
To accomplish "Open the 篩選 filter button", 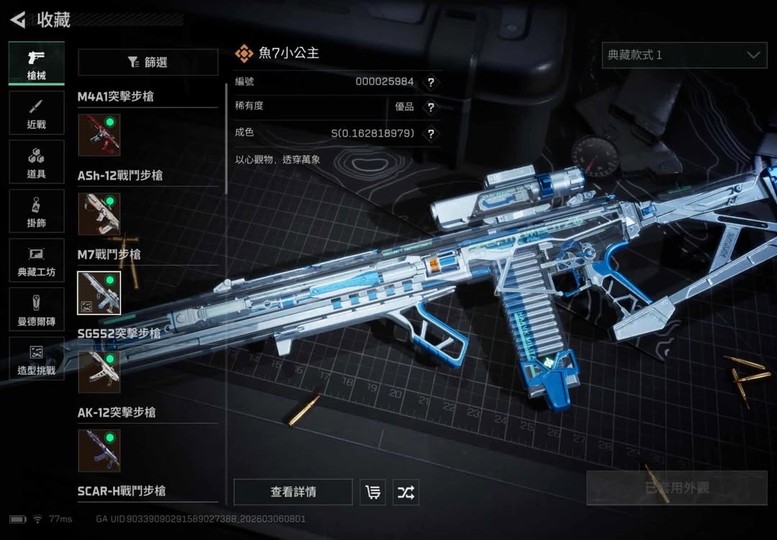I will pos(148,62).
